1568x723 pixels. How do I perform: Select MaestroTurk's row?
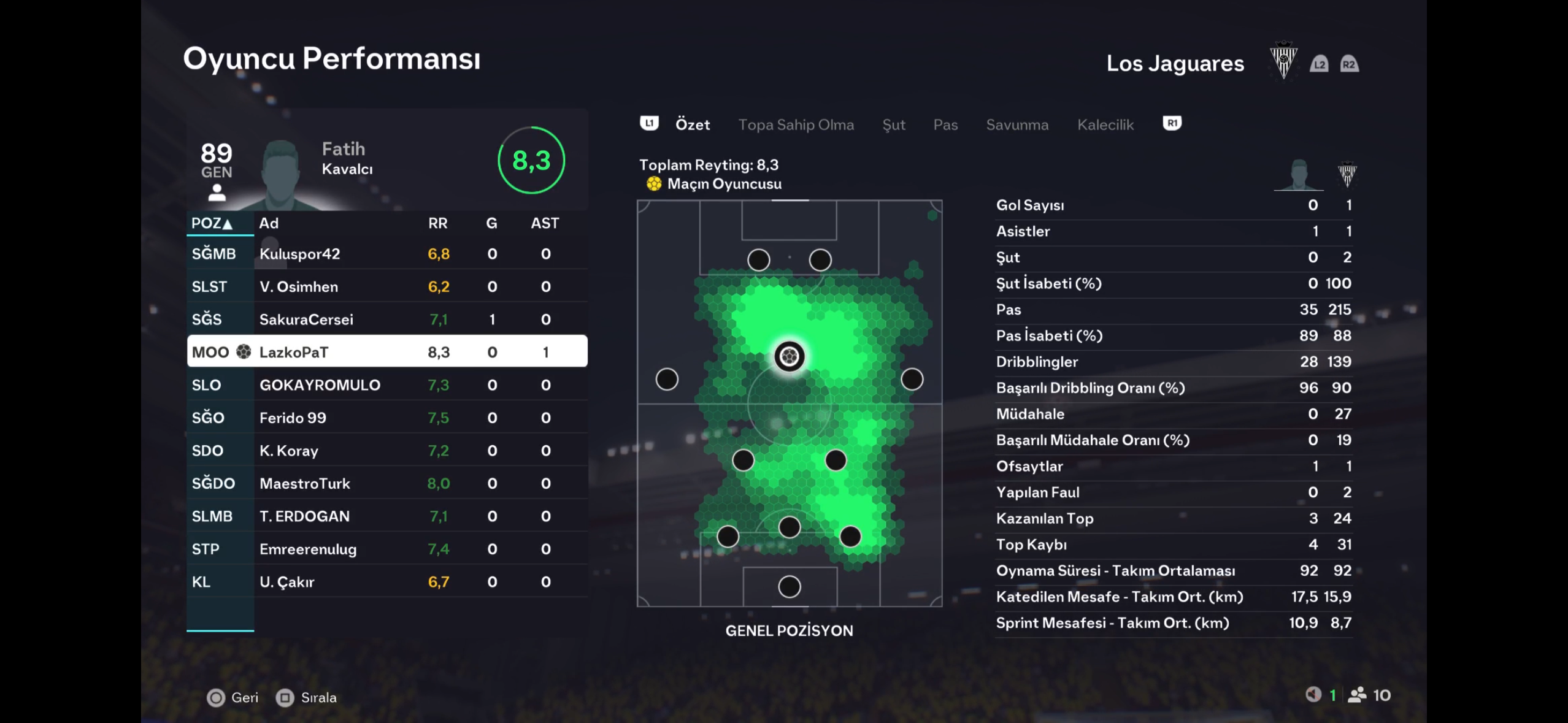[x=386, y=483]
